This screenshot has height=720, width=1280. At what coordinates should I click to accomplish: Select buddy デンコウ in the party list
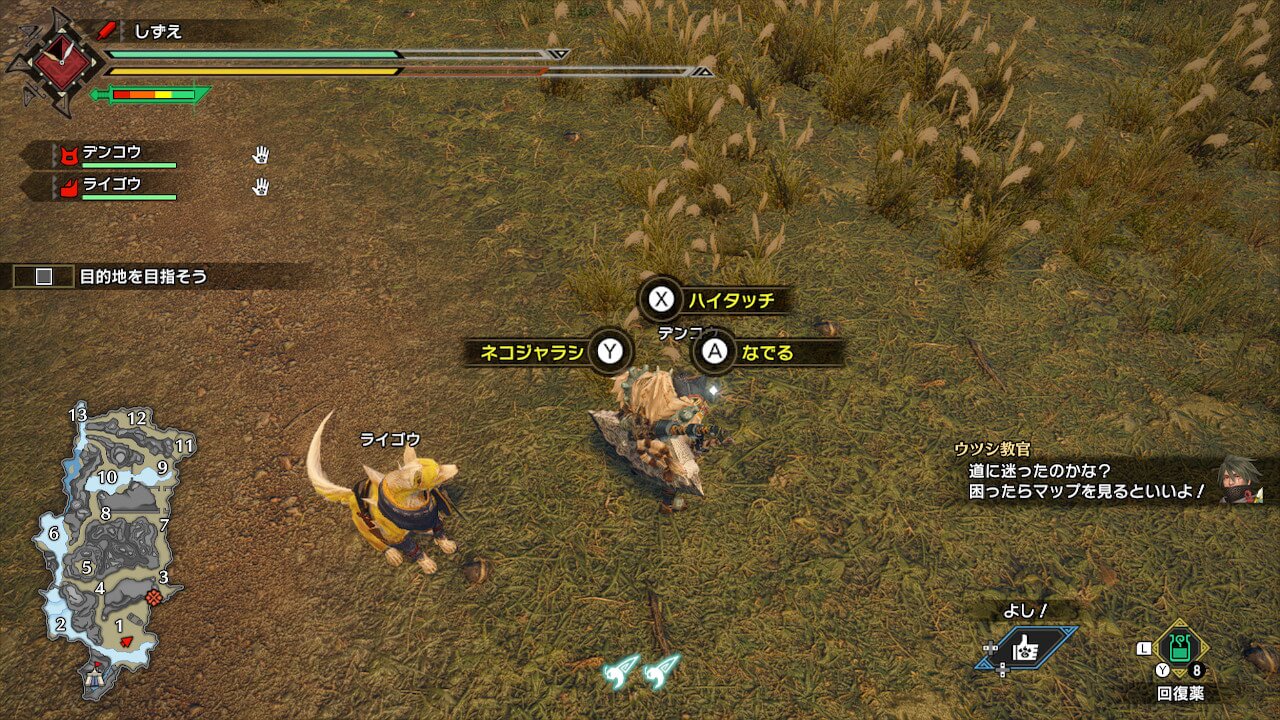111,154
